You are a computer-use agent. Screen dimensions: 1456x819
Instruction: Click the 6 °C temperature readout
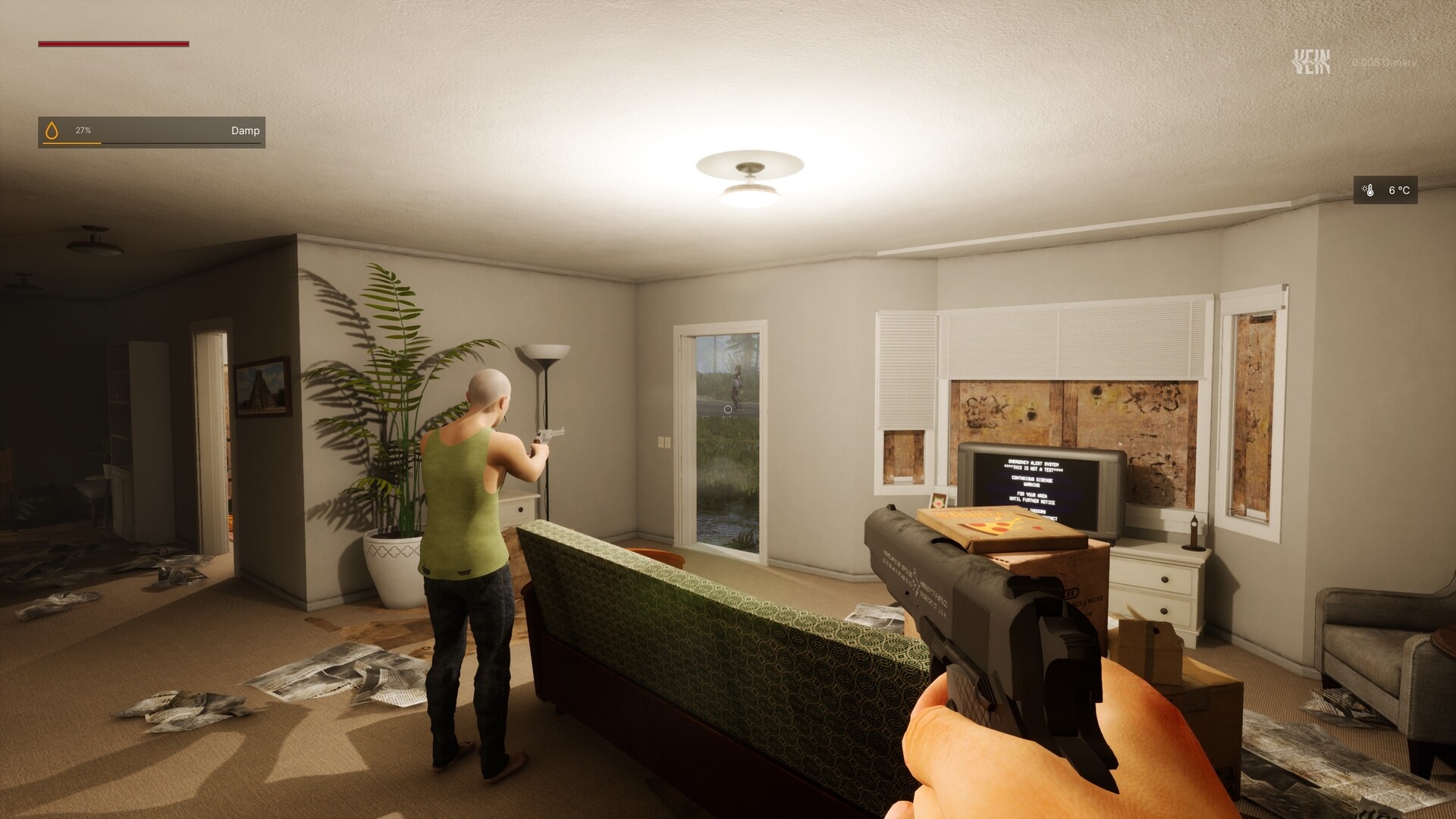(1398, 190)
